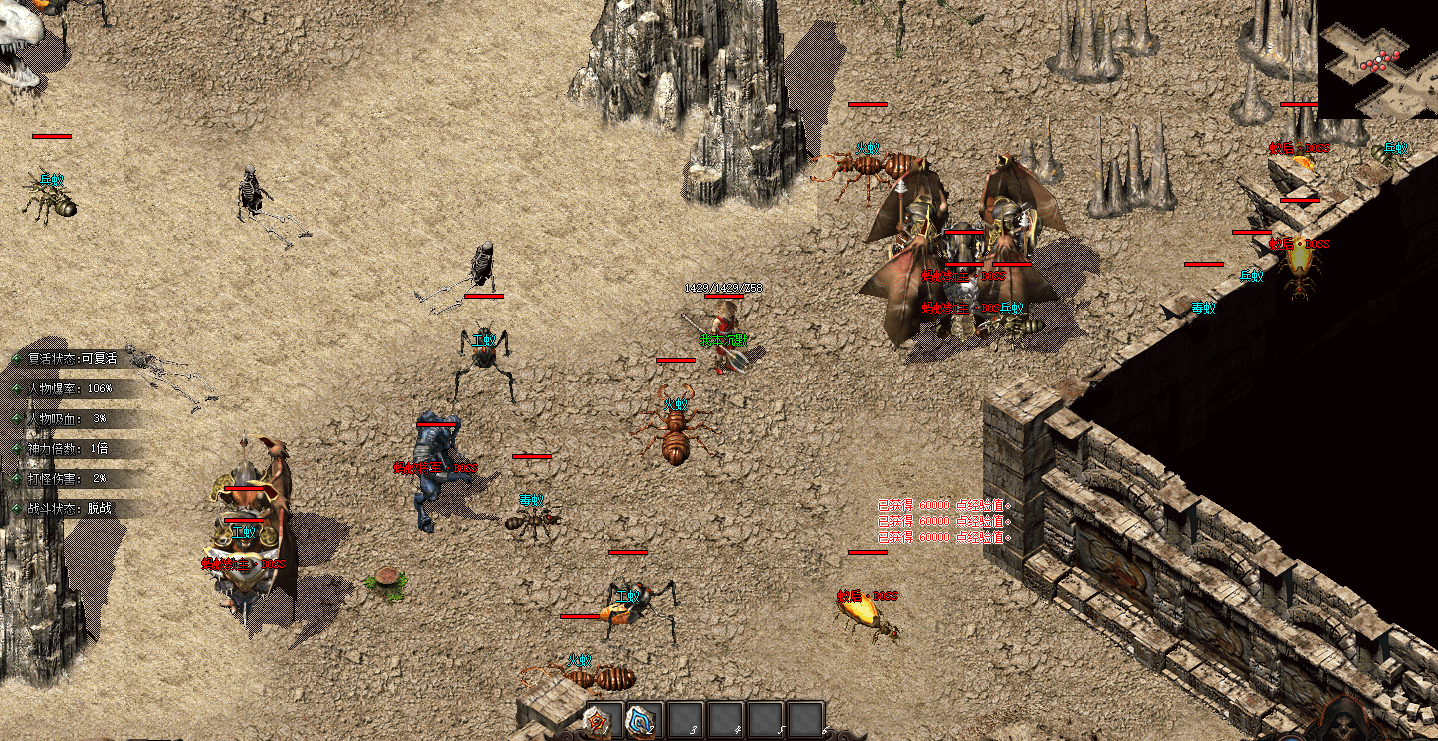Viewport: 1438px width, 741px height.
Task: Open the cave minimap
Action: point(1378,59)
